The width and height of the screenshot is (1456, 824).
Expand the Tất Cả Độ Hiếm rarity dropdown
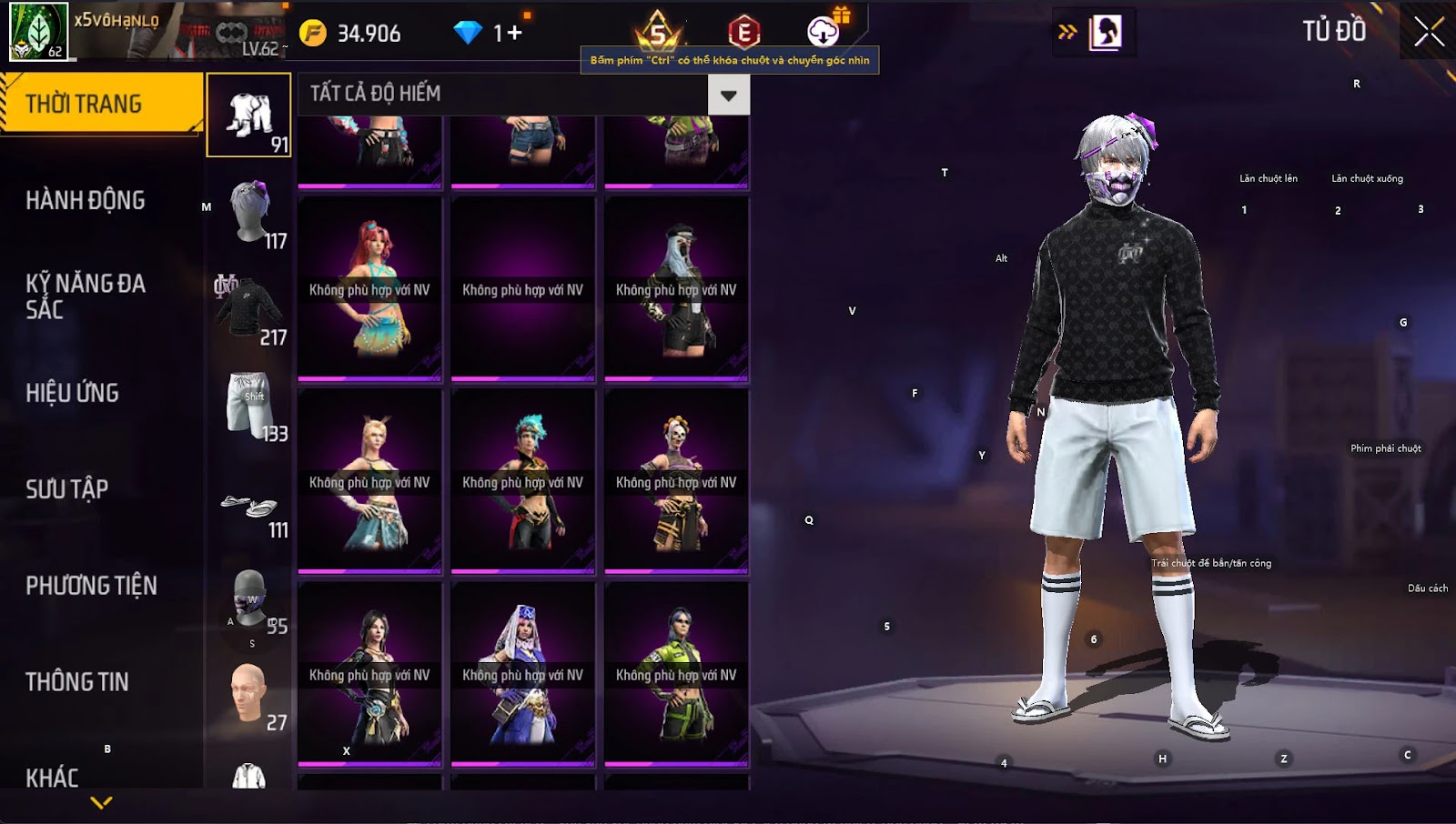tap(728, 95)
